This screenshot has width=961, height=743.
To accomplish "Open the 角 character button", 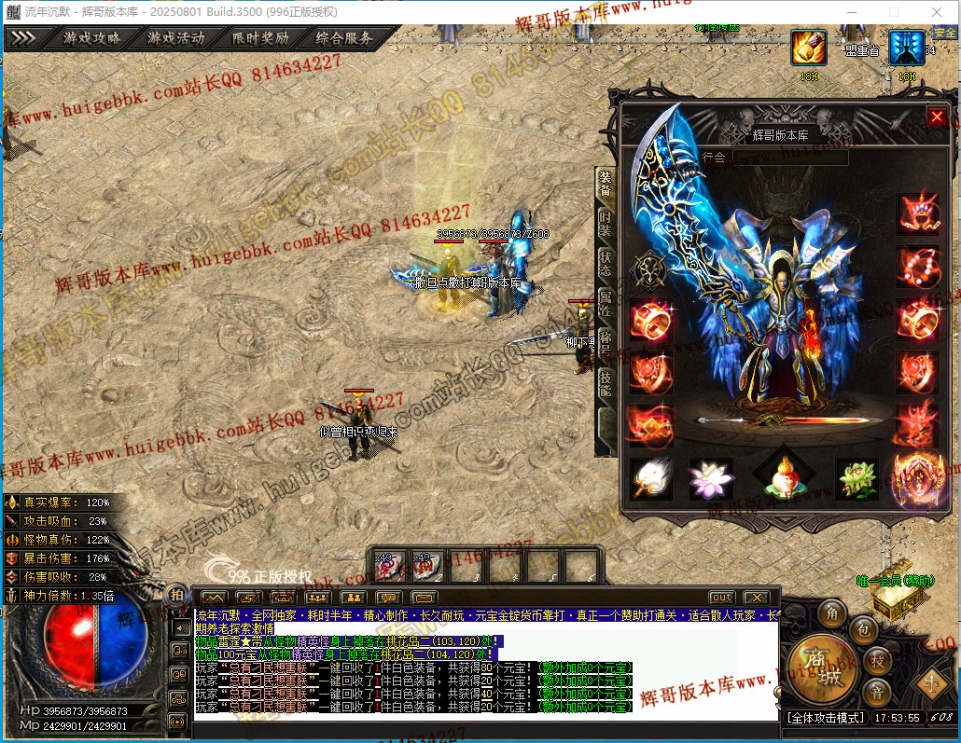I will (831, 610).
